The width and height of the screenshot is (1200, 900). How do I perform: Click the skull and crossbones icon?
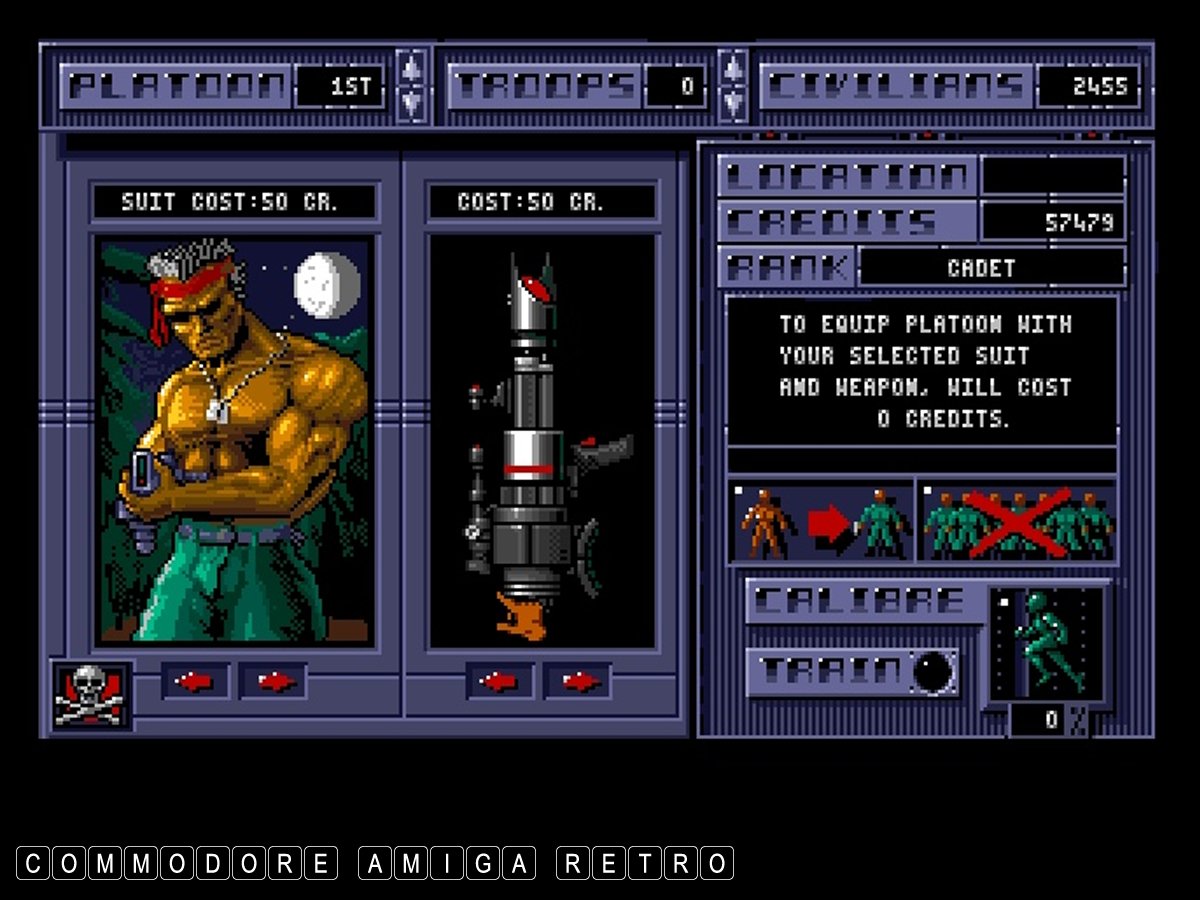coord(91,695)
